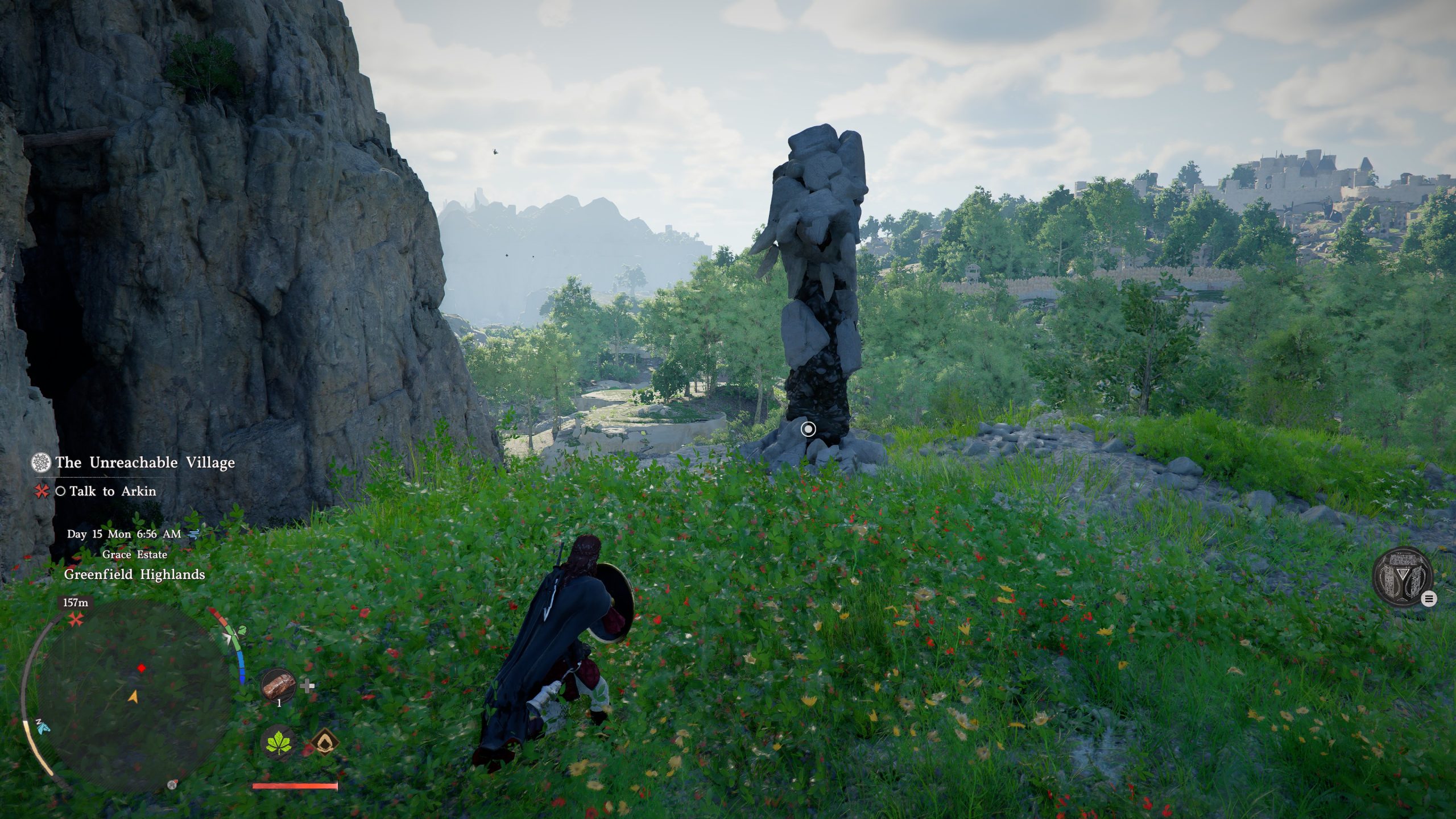Click the red quest marker on minimap
Viewport: 1456px width, 819px height.
point(75,620)
